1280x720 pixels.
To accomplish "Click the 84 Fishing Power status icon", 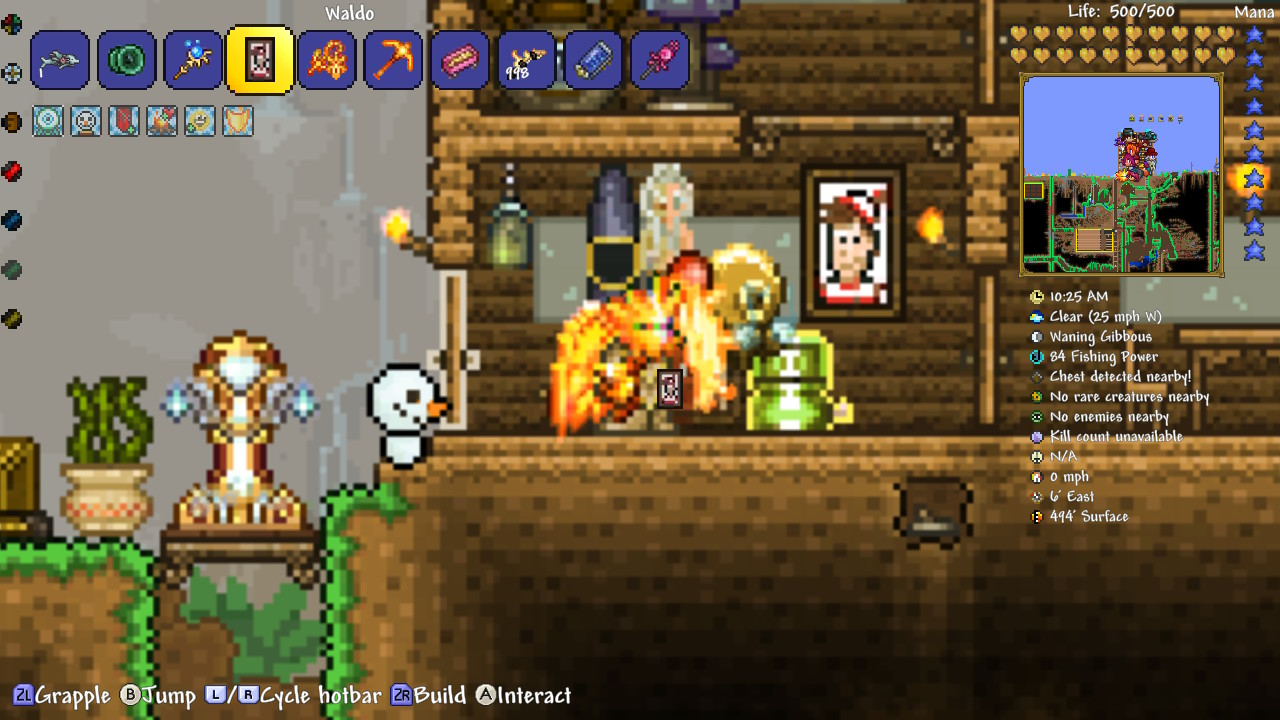I will (1038, 356).
